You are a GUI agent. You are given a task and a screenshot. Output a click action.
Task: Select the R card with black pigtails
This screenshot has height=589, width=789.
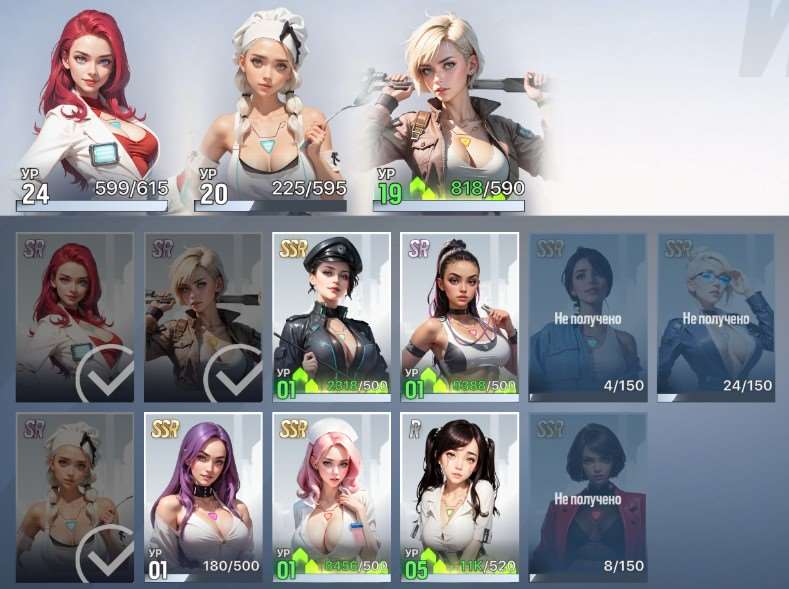459,497
